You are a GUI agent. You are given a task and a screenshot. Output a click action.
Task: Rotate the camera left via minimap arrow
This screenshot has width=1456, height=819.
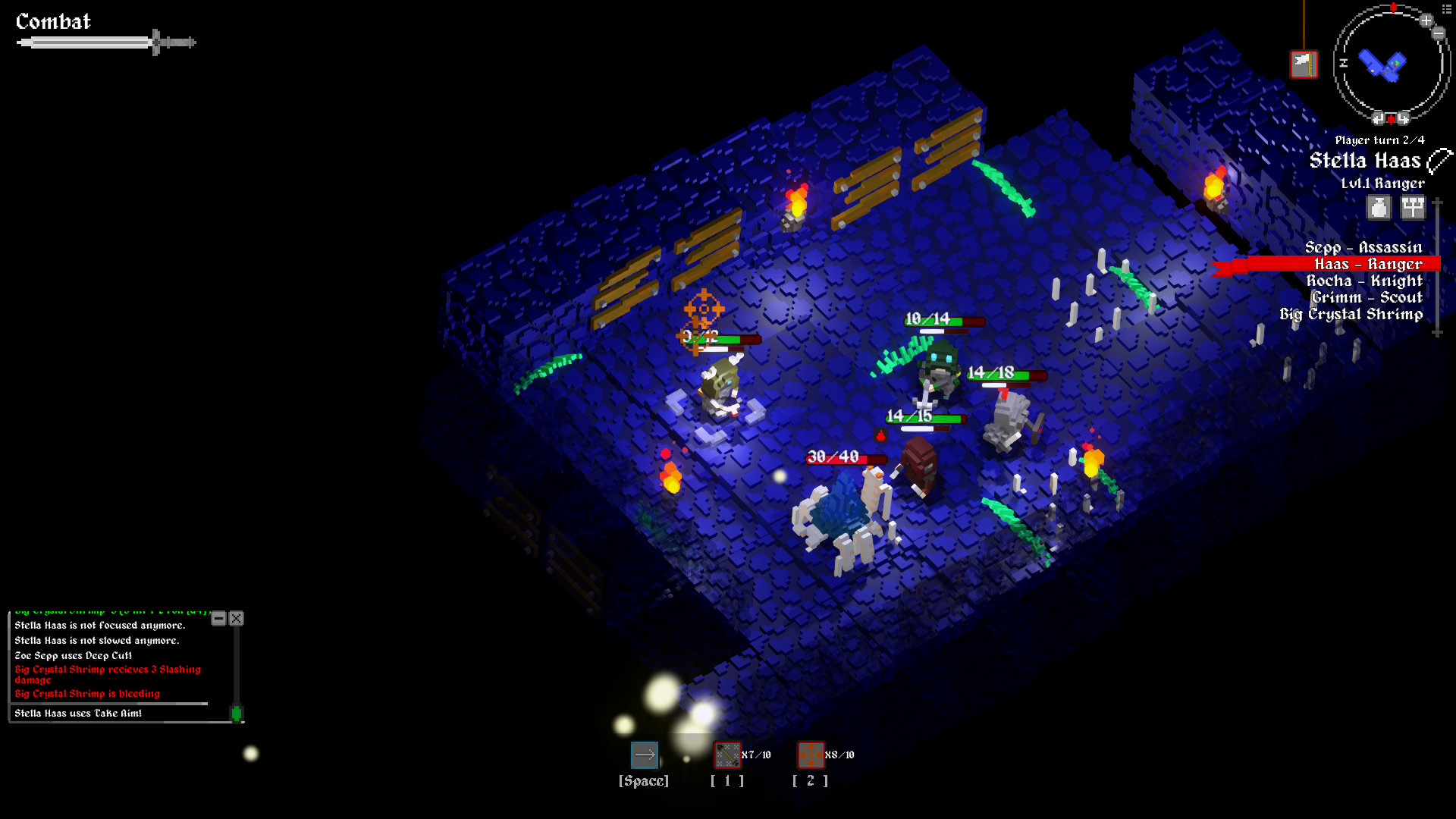click(x=1379, y=118)
